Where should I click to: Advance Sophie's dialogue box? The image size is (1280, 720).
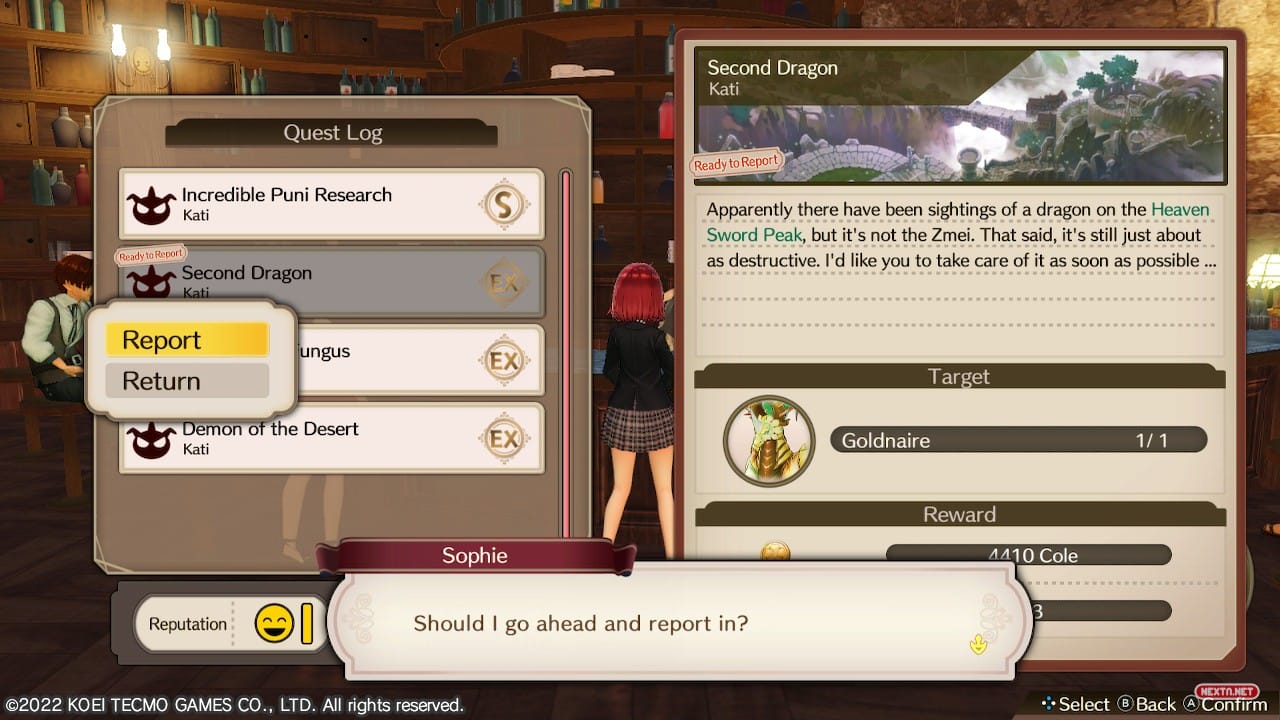977,644
